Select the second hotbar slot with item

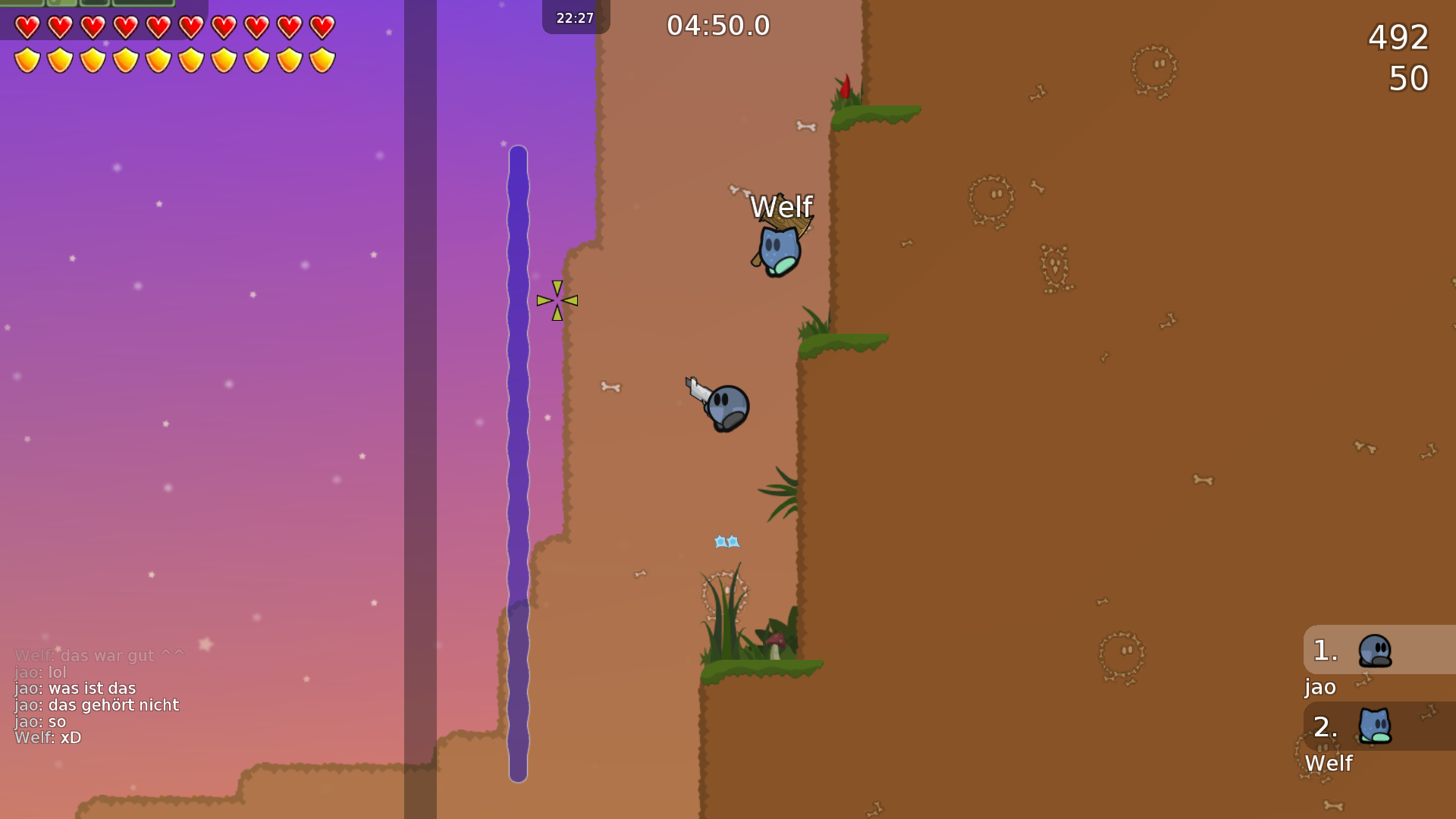point(61,5)
